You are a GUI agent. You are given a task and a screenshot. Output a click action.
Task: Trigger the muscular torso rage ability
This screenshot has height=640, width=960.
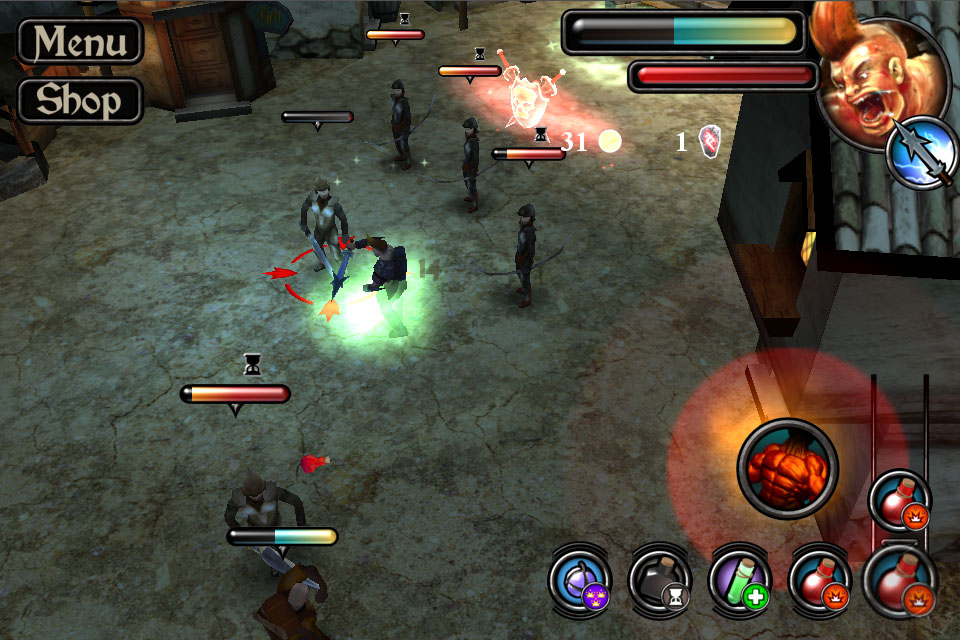click(788, 469)
